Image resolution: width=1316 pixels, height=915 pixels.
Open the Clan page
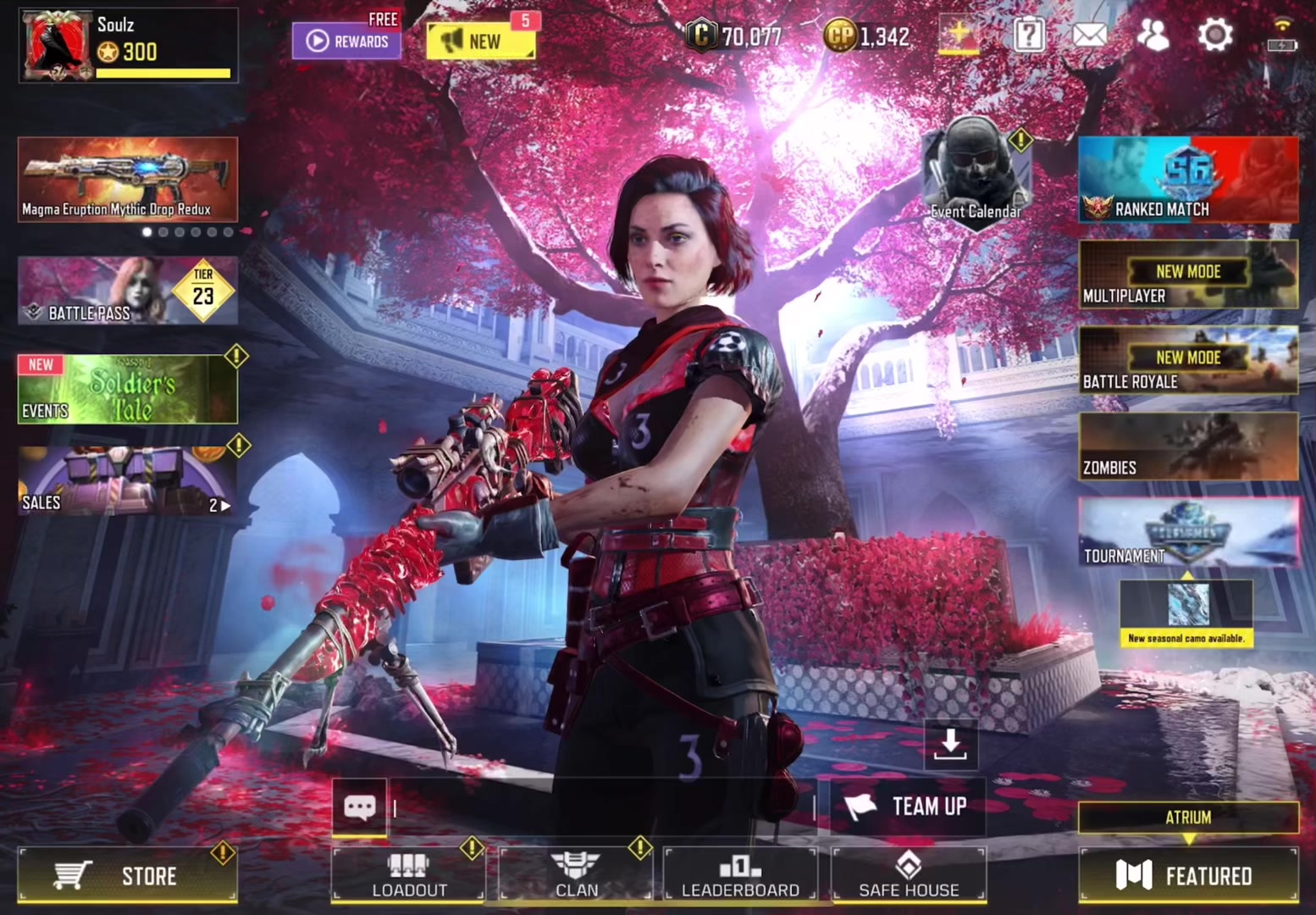coord(576,874)
